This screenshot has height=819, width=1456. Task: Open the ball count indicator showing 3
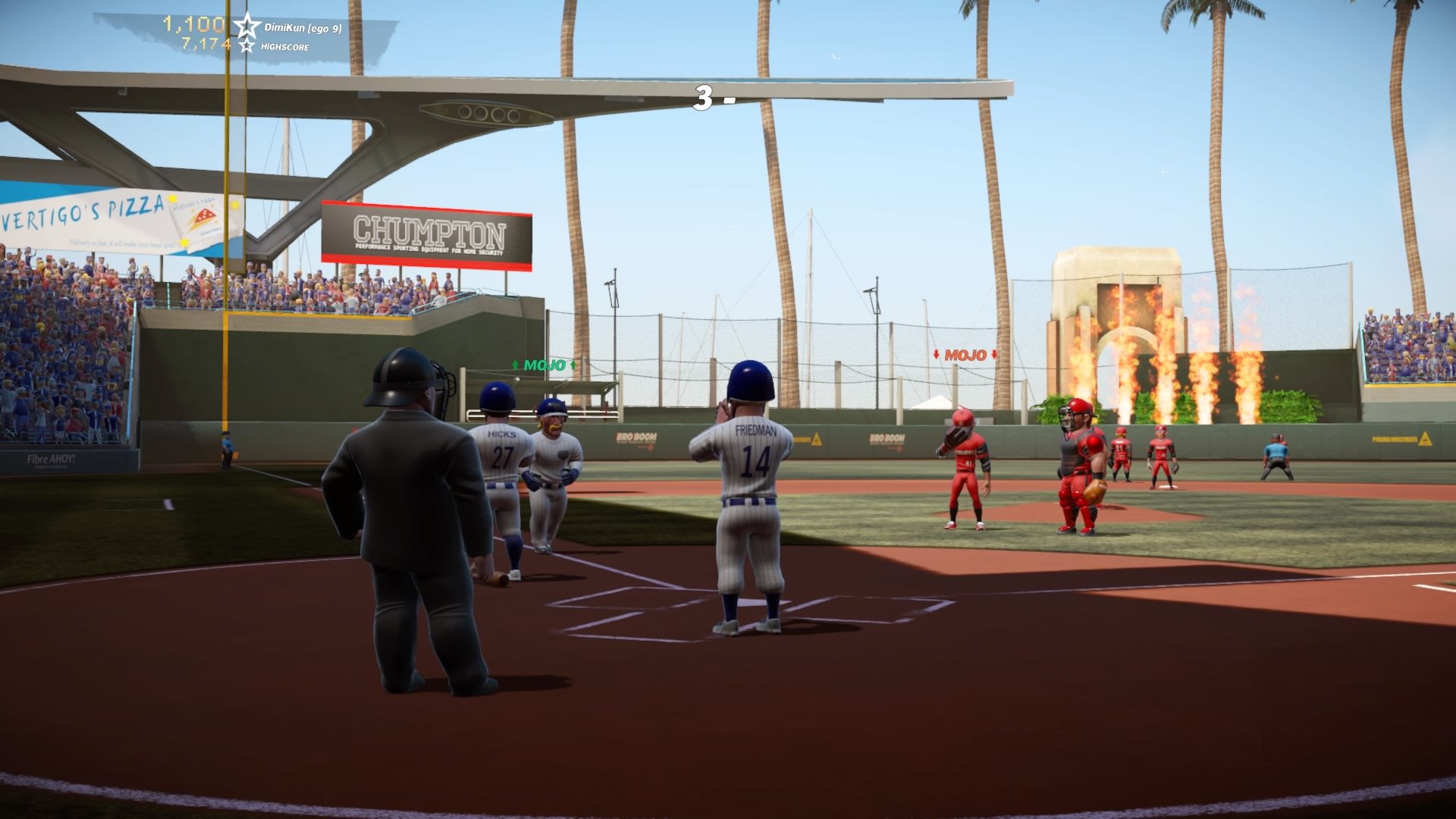[x=705, y=97]
